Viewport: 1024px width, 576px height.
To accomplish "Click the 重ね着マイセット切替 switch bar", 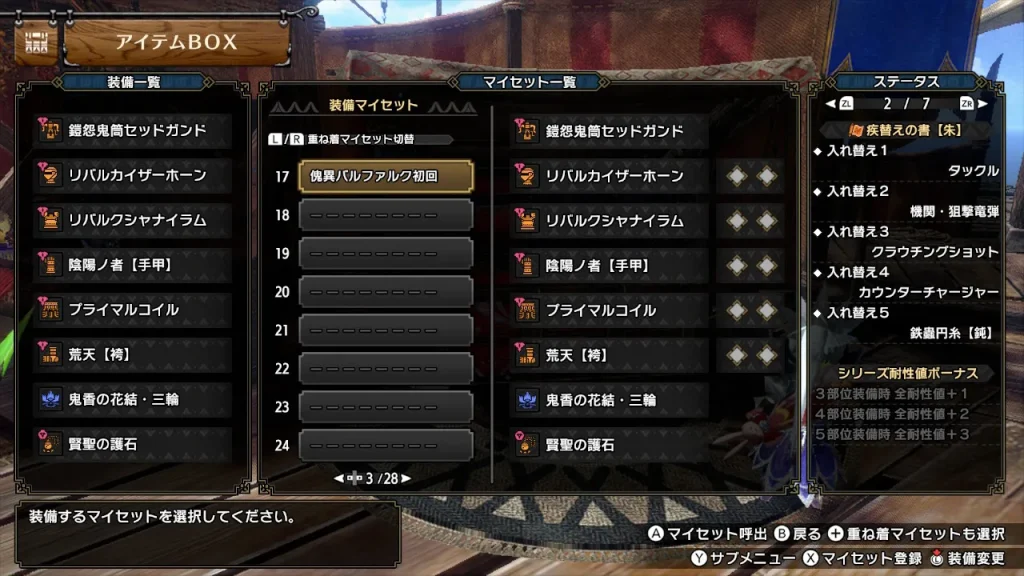I will click(360, 140).
